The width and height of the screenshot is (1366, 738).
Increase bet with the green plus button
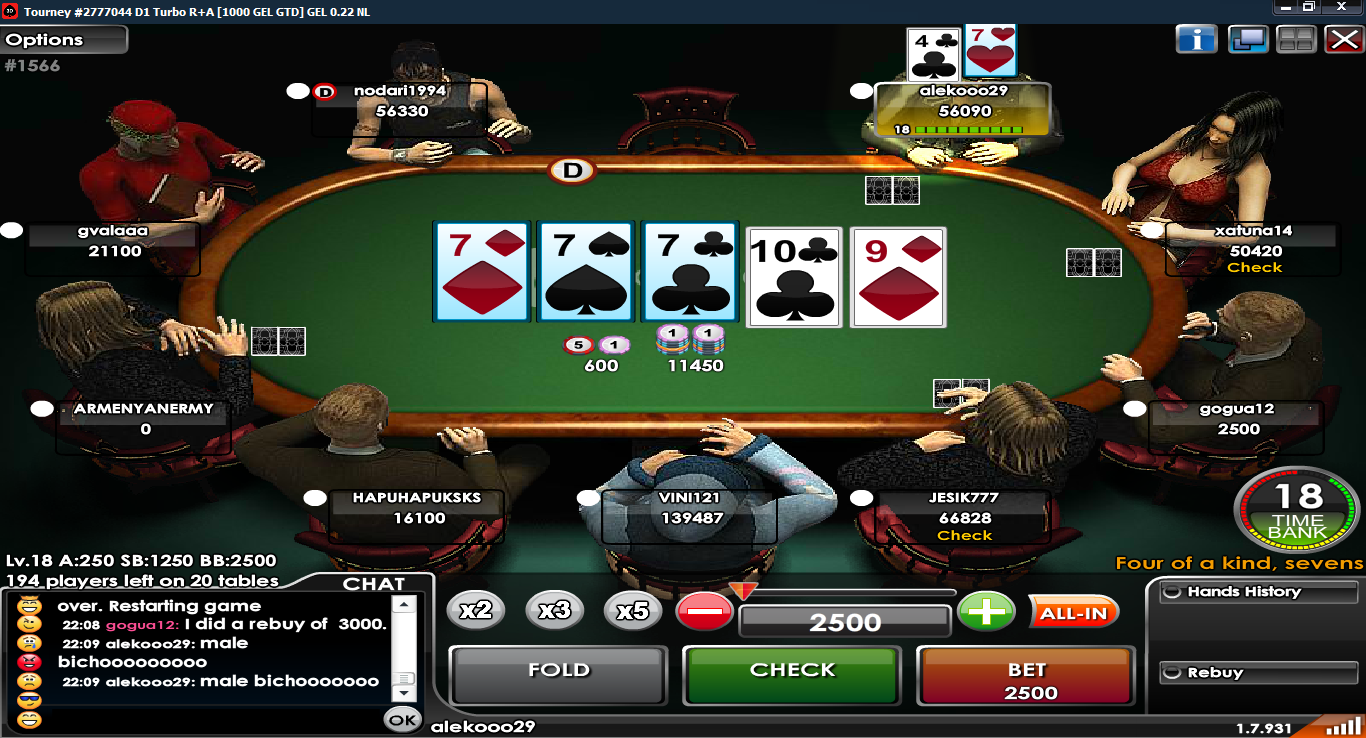point(986,612)
